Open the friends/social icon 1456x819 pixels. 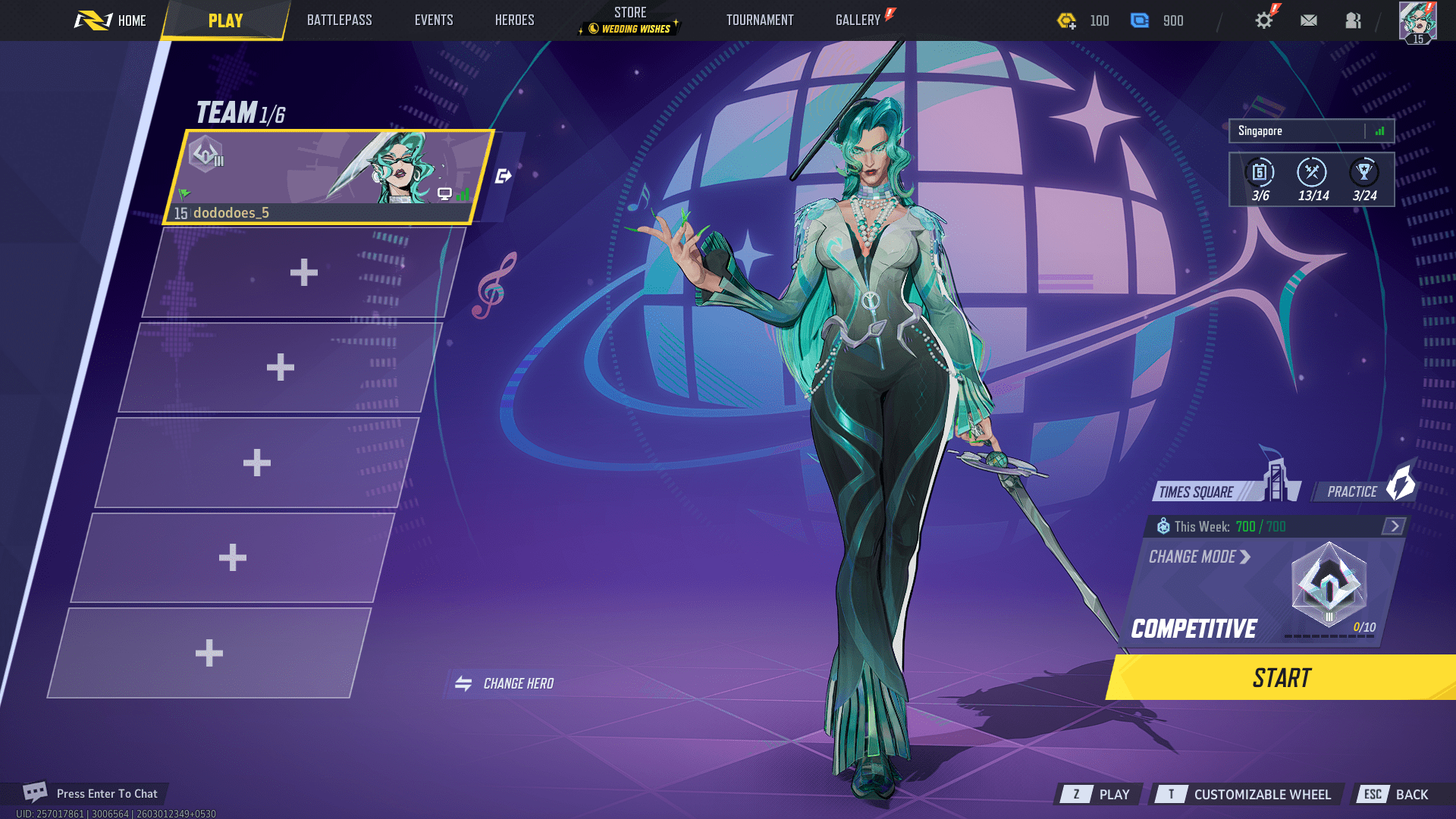[1354, 20]
